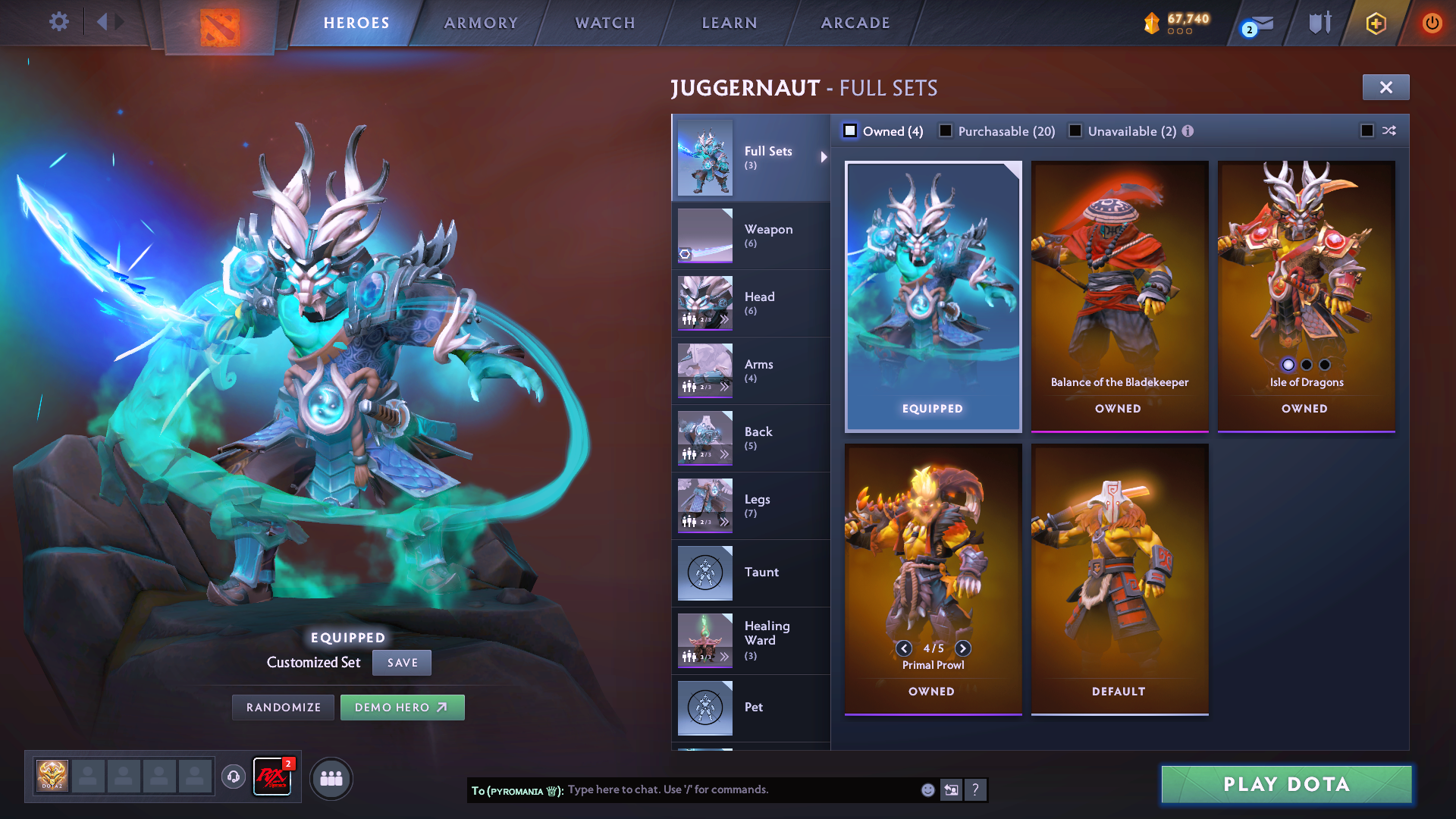
Task: Enable the Purchasable filter checkbox
Action: tap(946, 131)
